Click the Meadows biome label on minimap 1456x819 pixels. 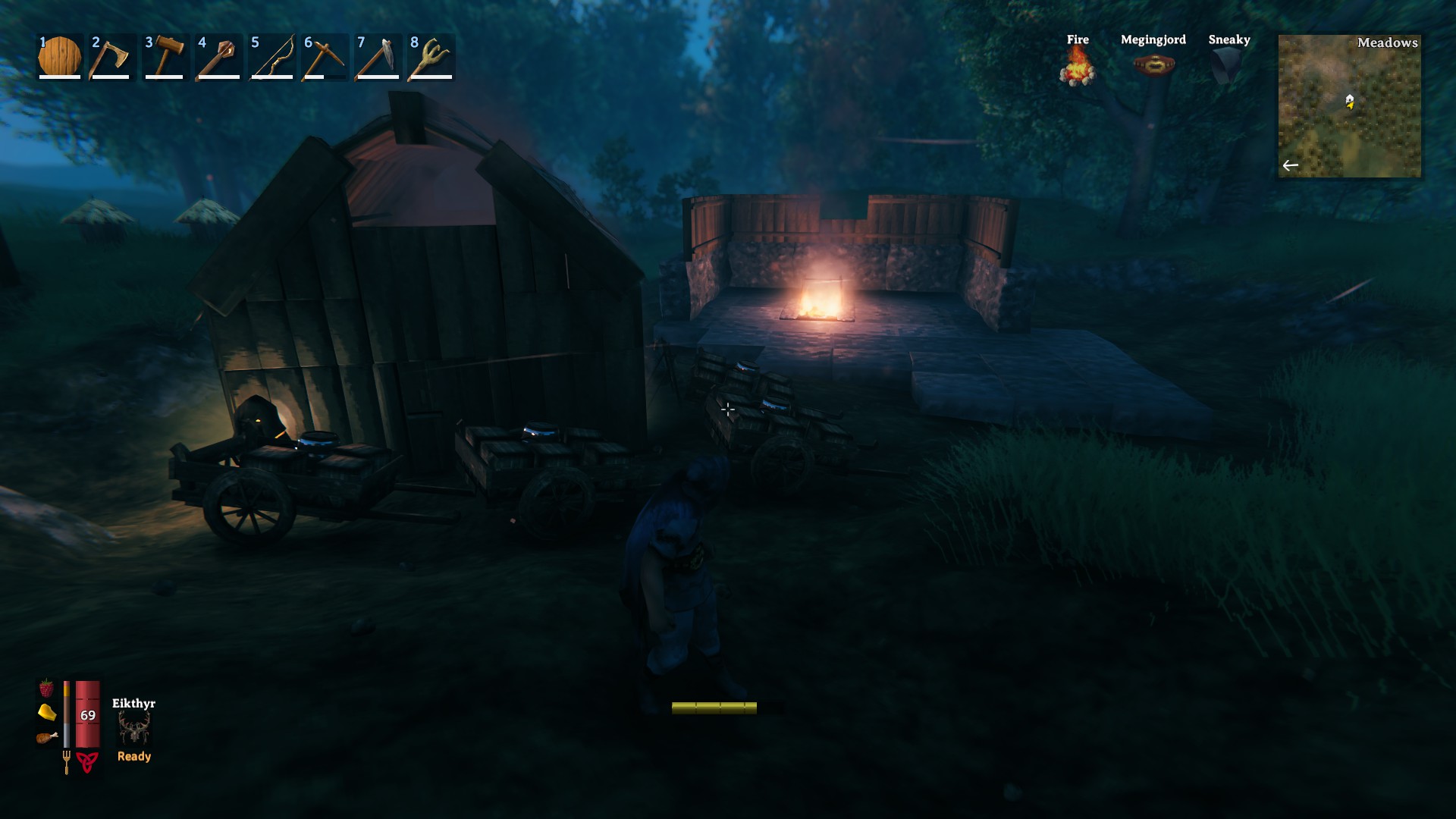tap(1388, 43)
